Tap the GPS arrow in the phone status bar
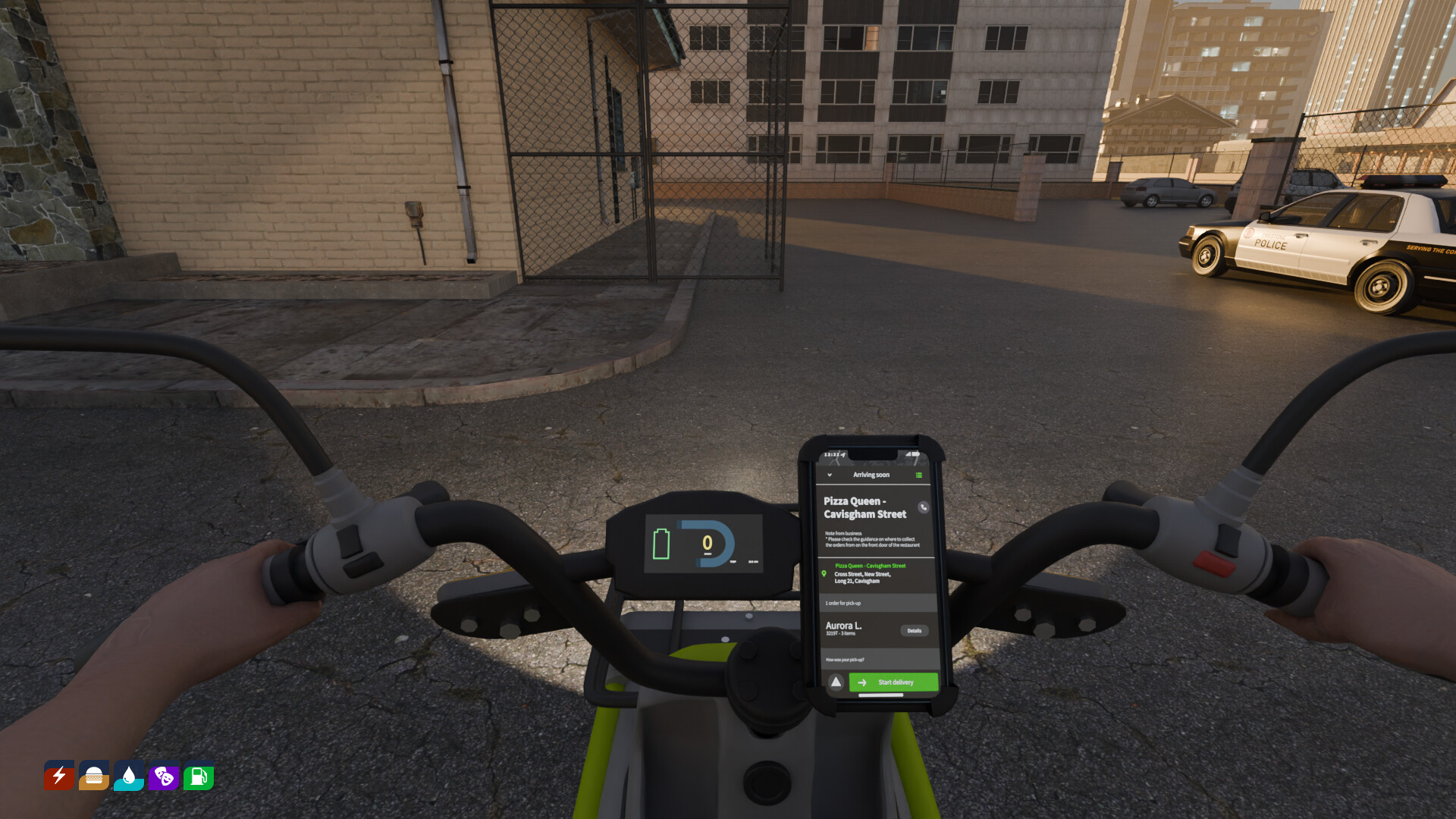The width and height of the screenshot is (1456, 819). (x=843, y=454)
